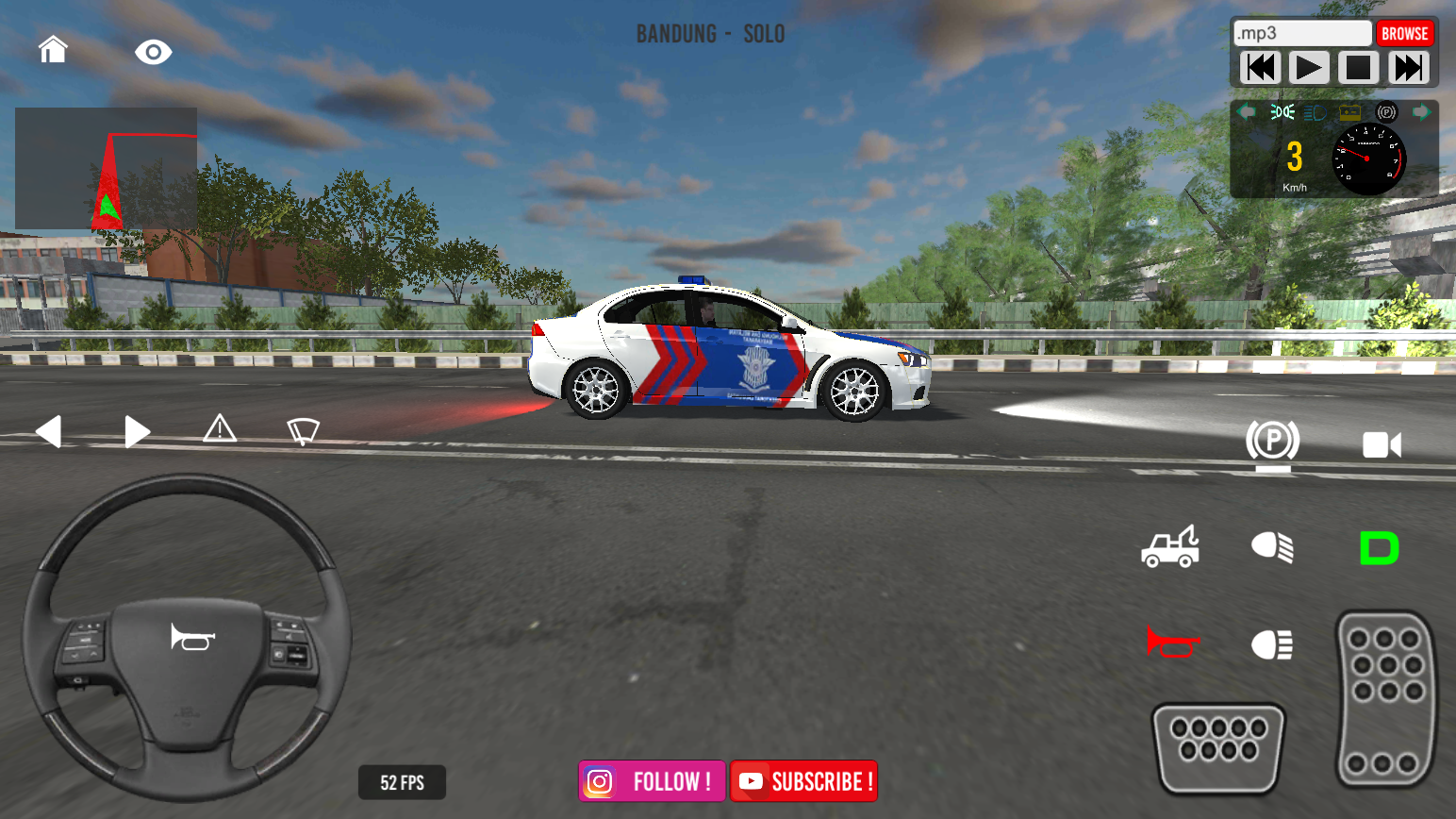Honk the horn on the steering wheel
1456x819 pixels.
(192, 638)
